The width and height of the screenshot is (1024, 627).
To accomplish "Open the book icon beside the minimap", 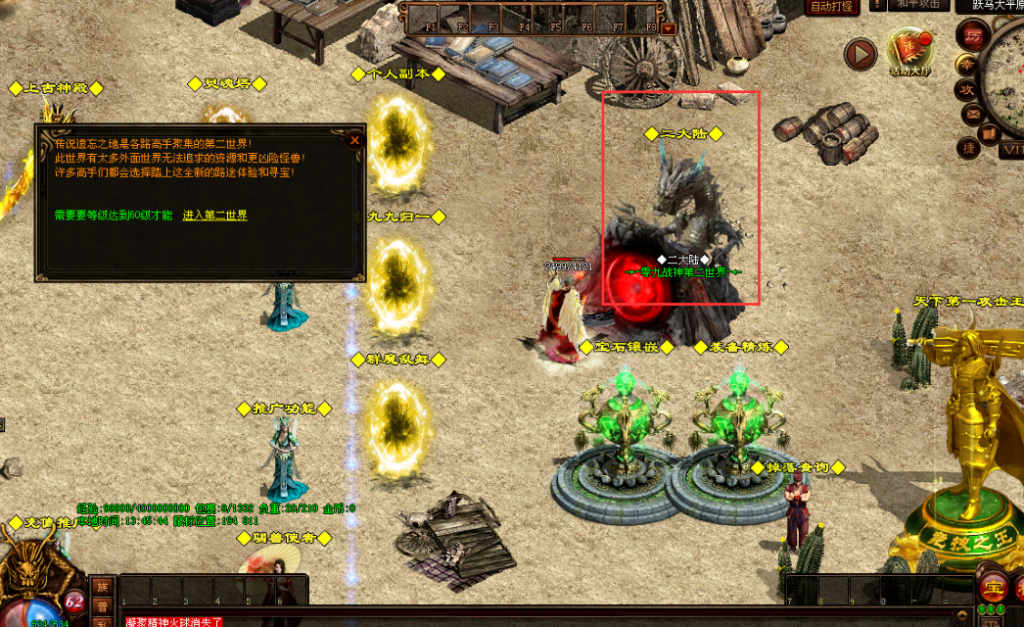I will click(991, 132).
